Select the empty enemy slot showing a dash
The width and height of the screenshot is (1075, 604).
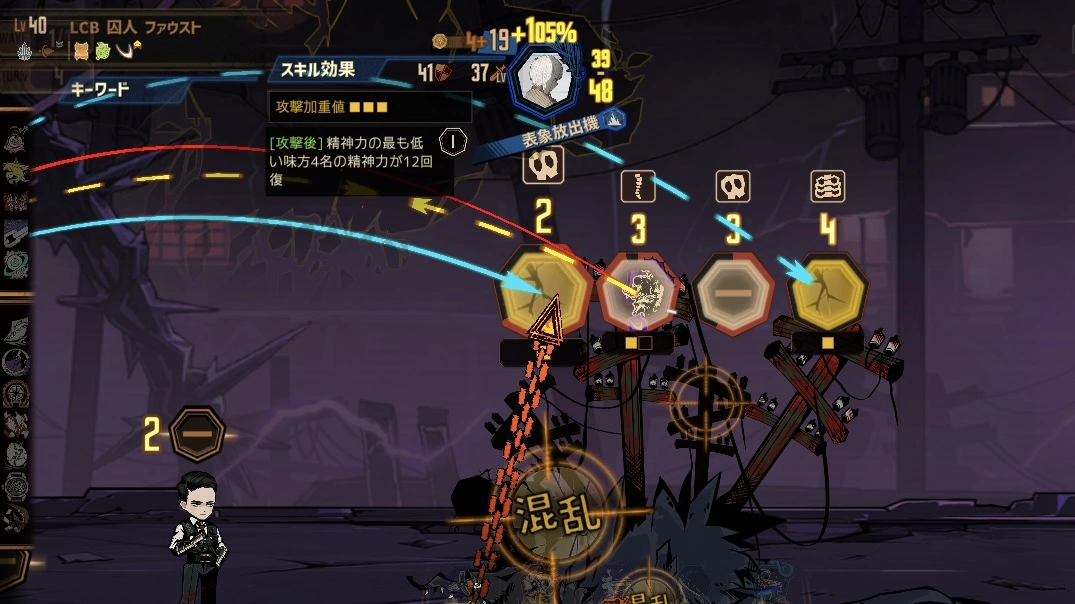[733, 292]
